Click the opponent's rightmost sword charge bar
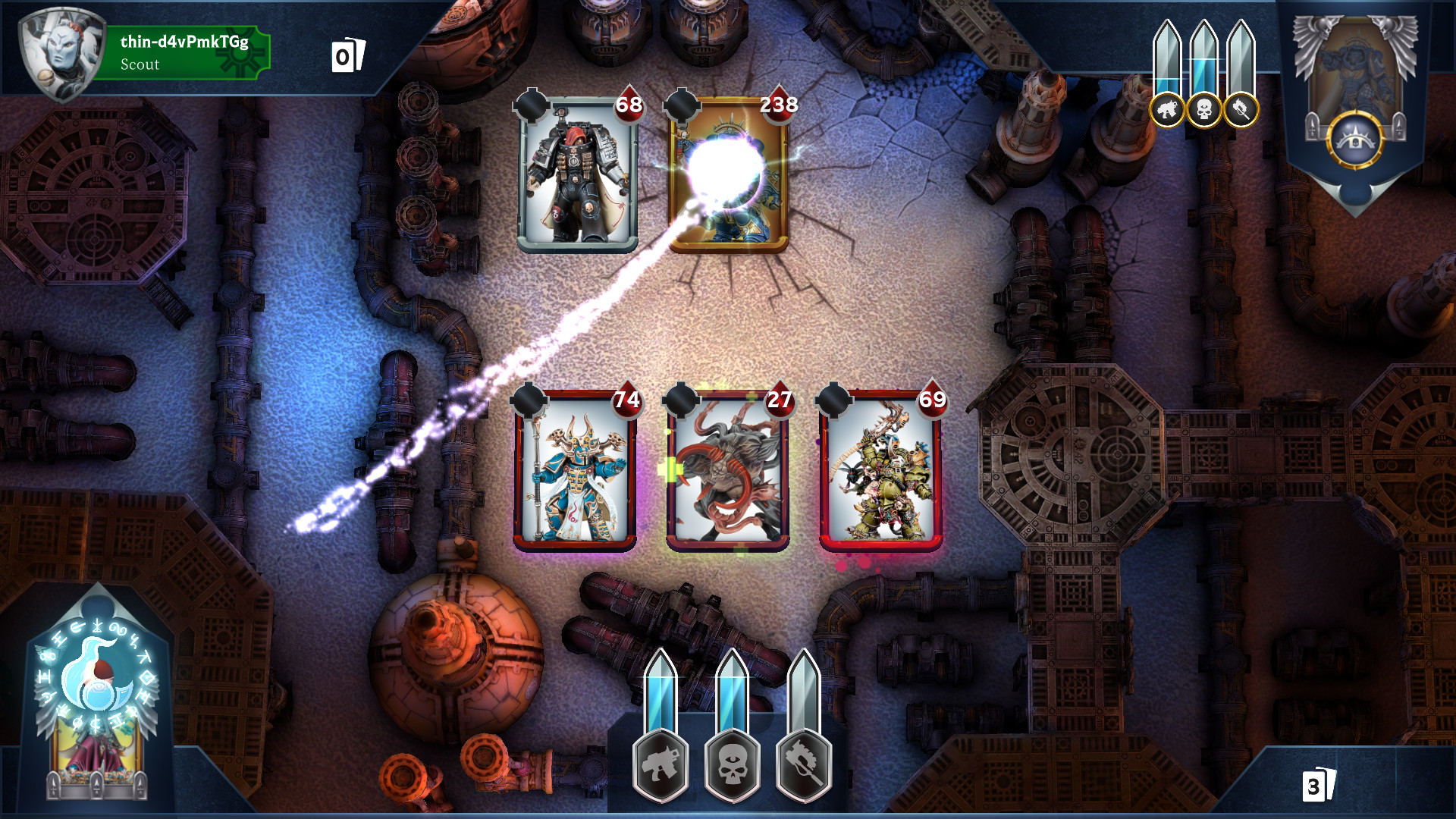1456x819 pixels. click(1240, 53)
